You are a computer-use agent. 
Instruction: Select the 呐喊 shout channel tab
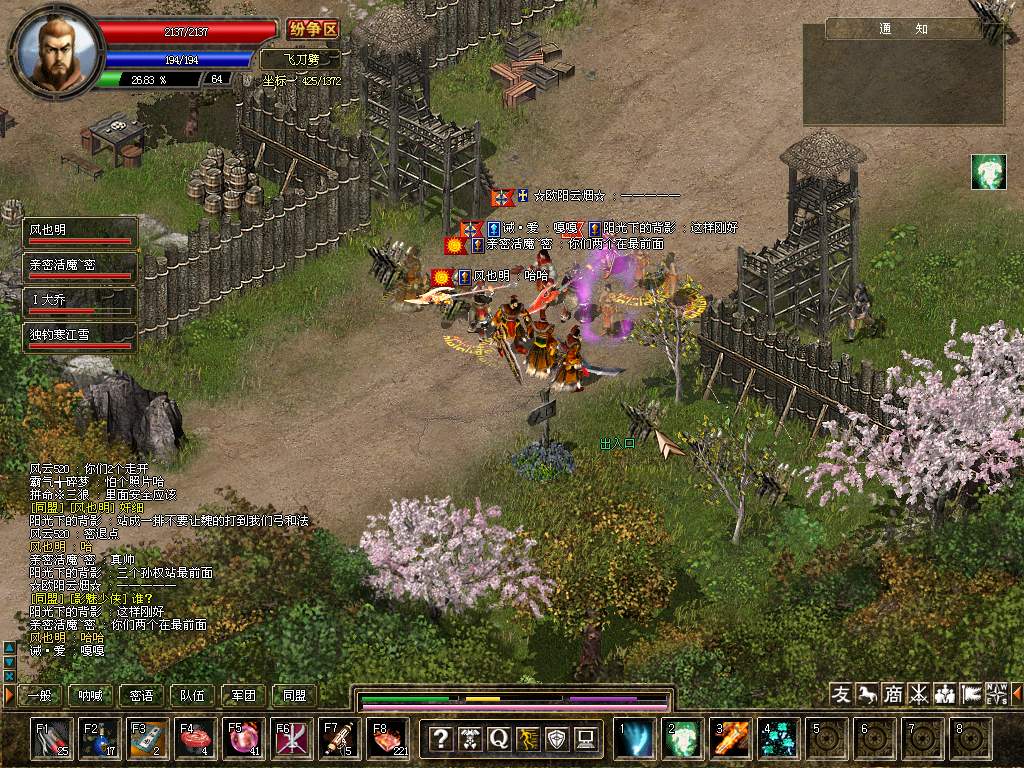[91, 695]
